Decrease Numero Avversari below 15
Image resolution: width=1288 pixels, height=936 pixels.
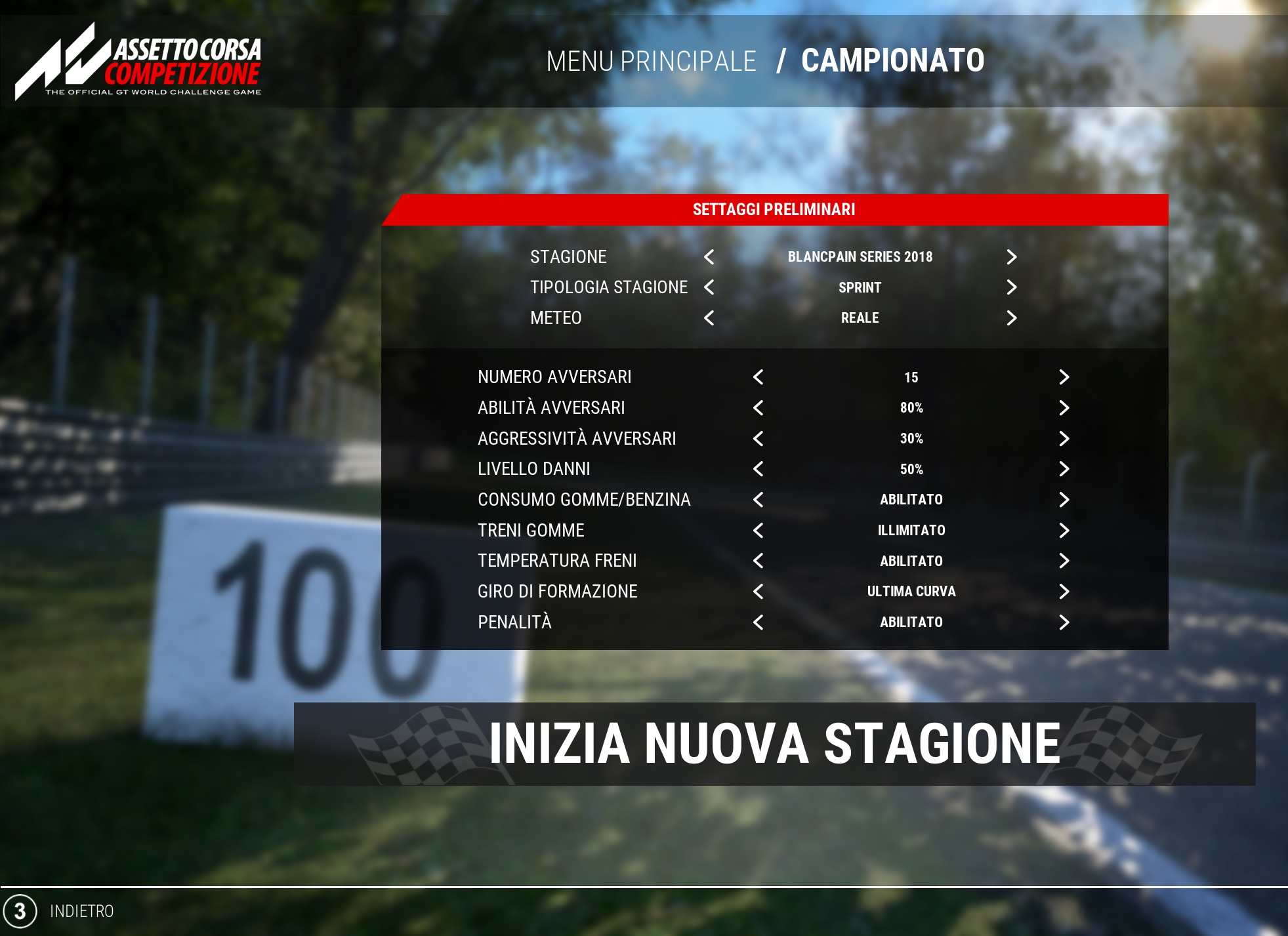(x=758, y=377)
